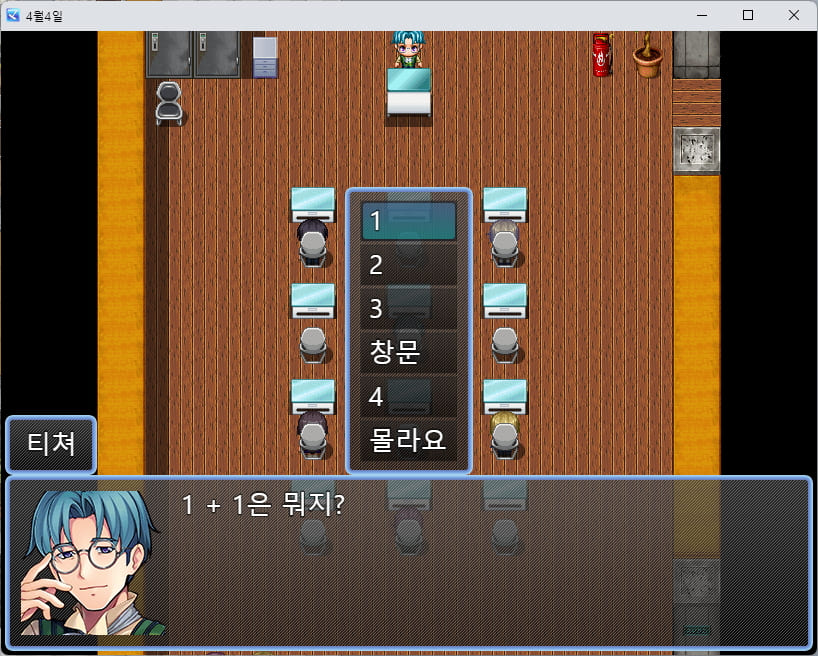Choose answer 1 in the choice list
The height and width of the screenshot is (656, 818).
coord(408,221)
